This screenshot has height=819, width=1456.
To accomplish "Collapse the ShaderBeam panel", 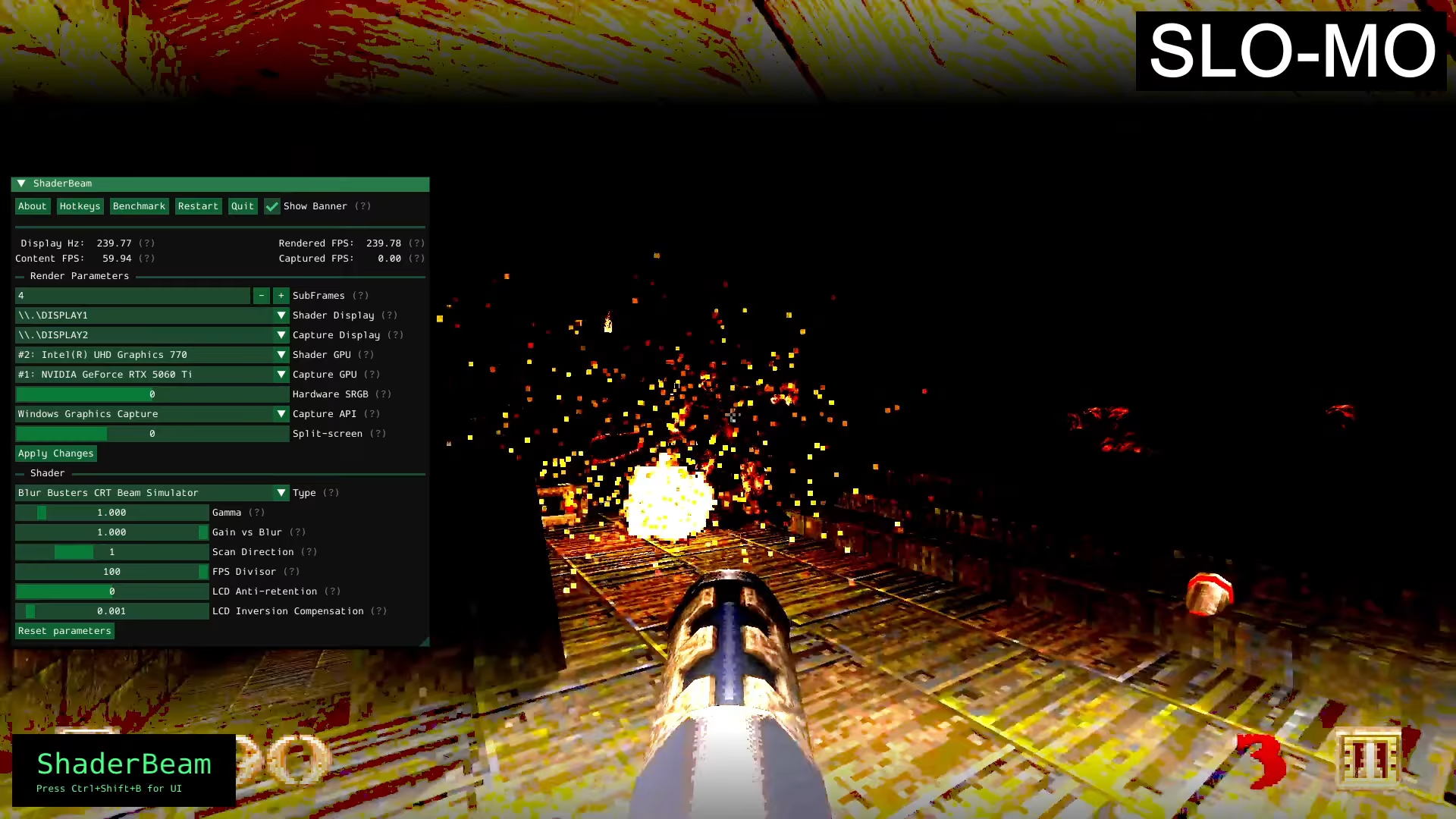I will tap(23, 183).
